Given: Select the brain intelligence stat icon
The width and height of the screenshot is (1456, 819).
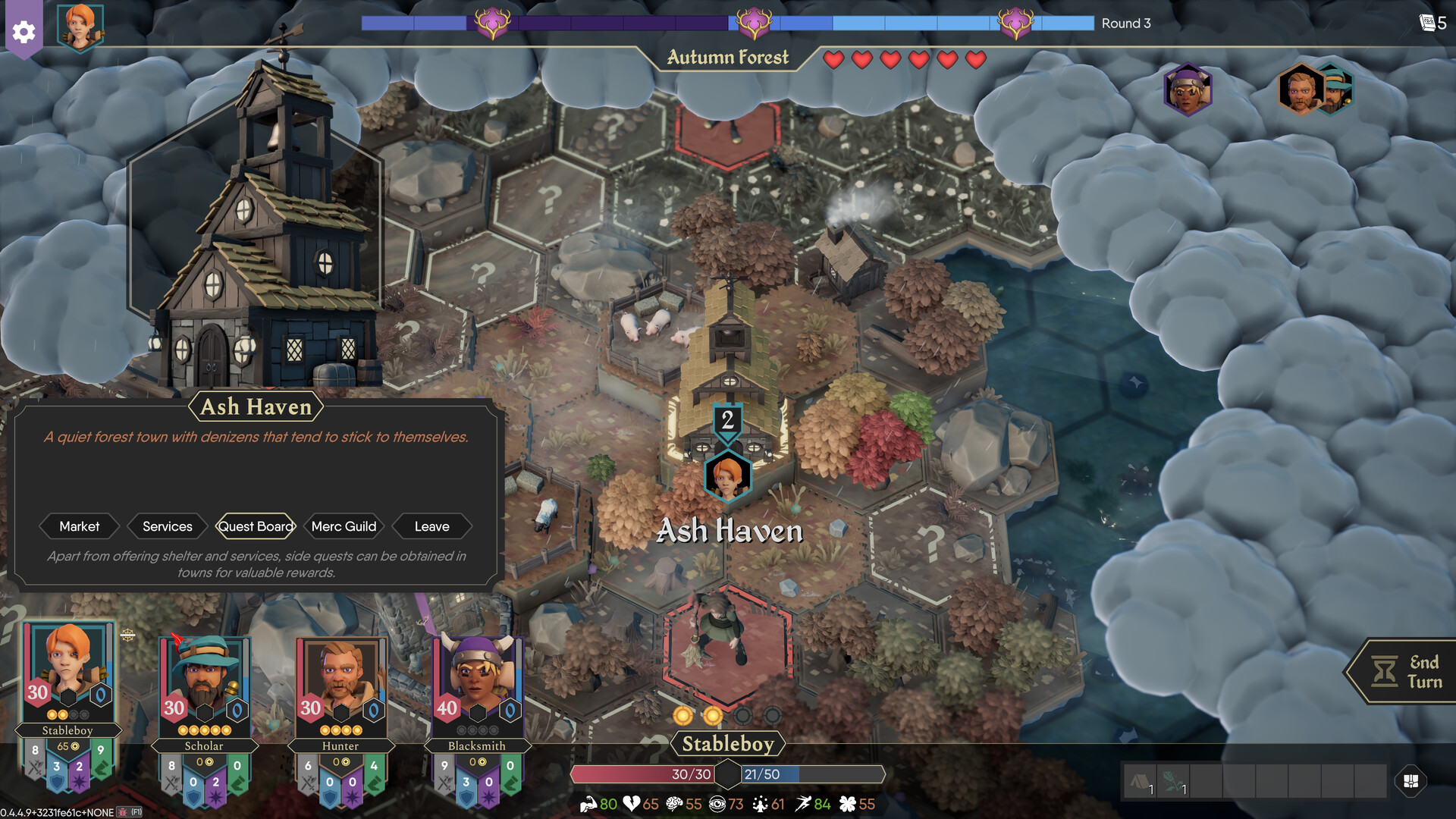Looking at the screenshot, I should 673,805.
